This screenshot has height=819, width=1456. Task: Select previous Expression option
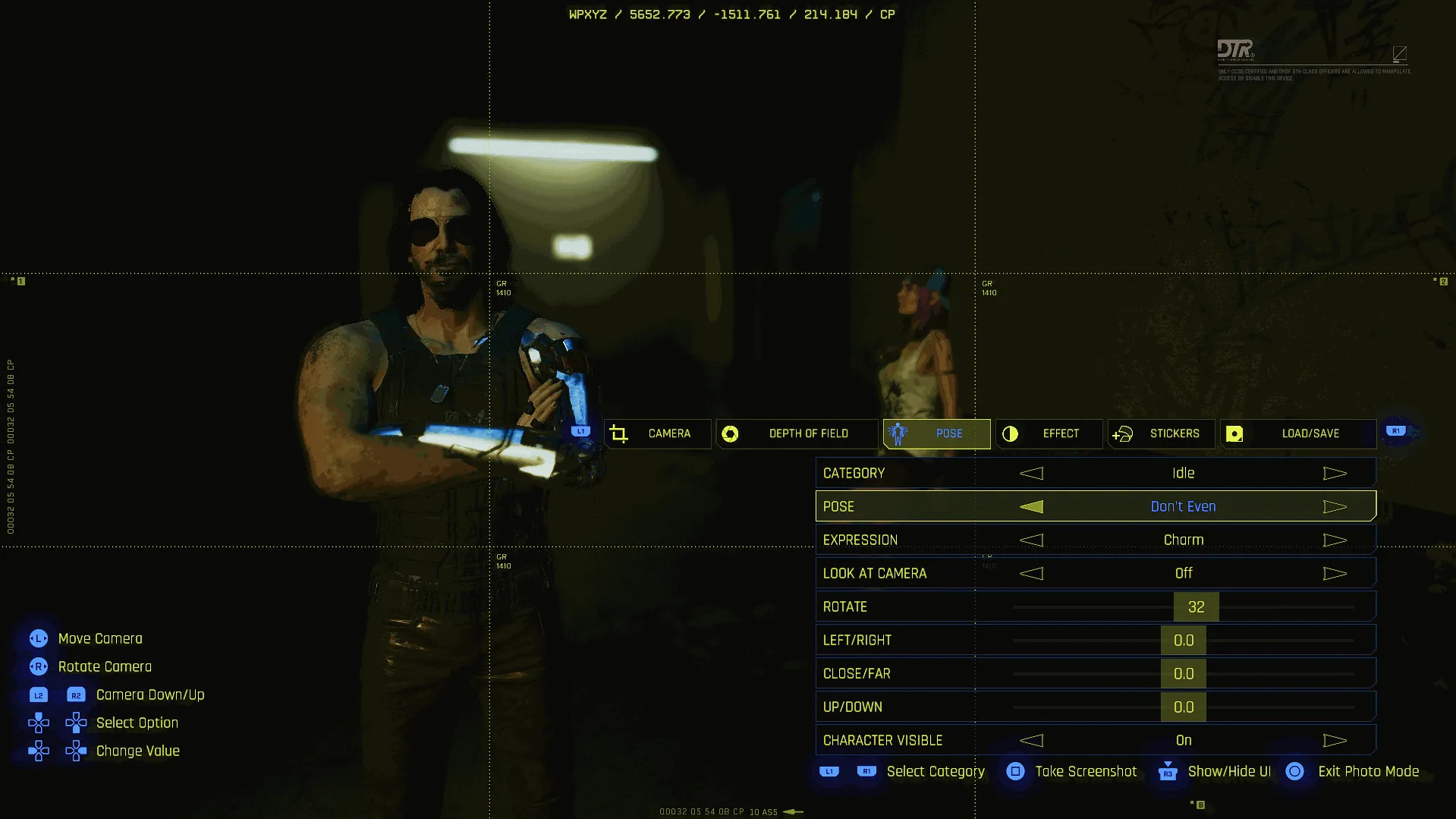pos(1031,540)
